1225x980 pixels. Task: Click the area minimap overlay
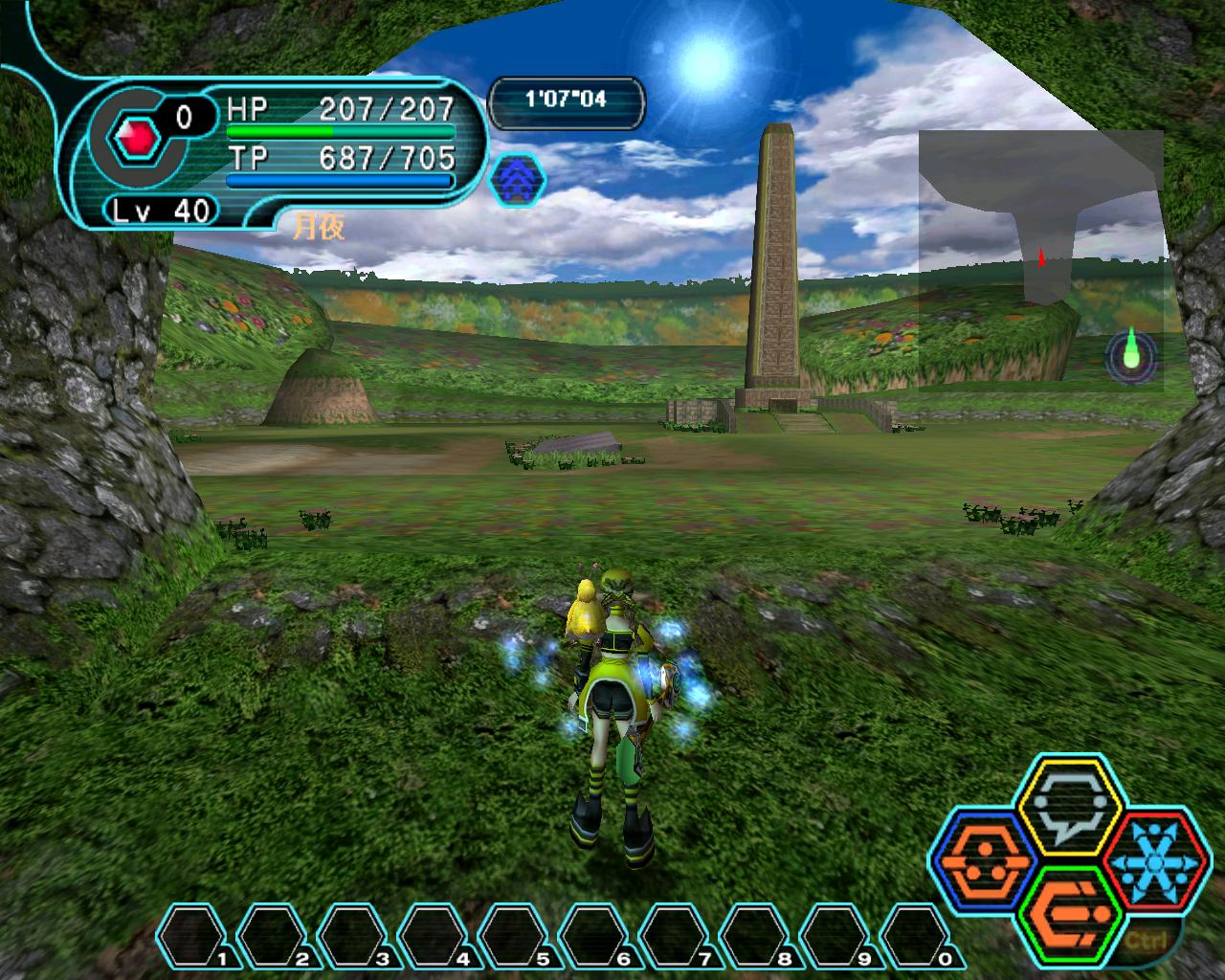click(1040, 260)
